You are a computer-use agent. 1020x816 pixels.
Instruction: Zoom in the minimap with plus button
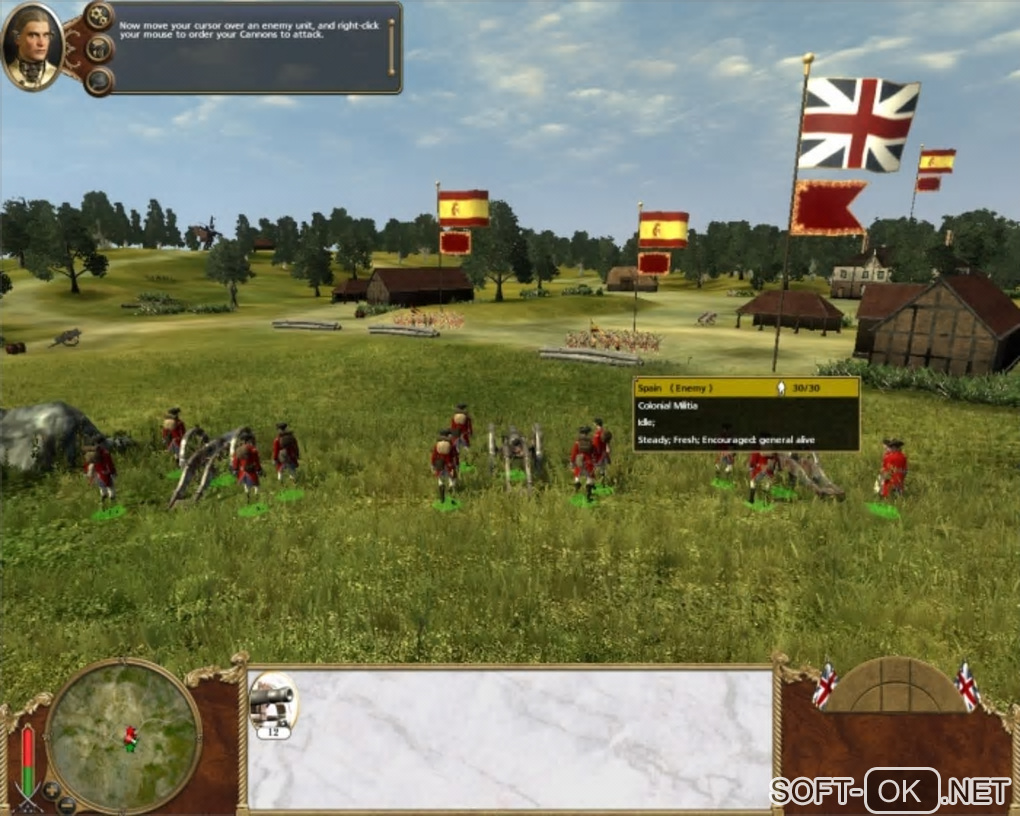coord(51,790)
